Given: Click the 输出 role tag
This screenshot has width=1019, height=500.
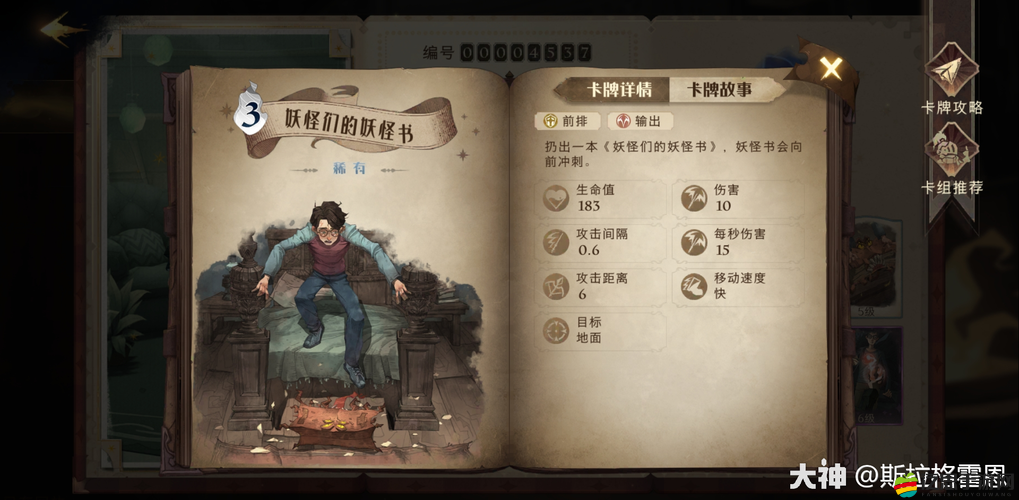Looking at the screenshot, I should [x=639, y=121].
